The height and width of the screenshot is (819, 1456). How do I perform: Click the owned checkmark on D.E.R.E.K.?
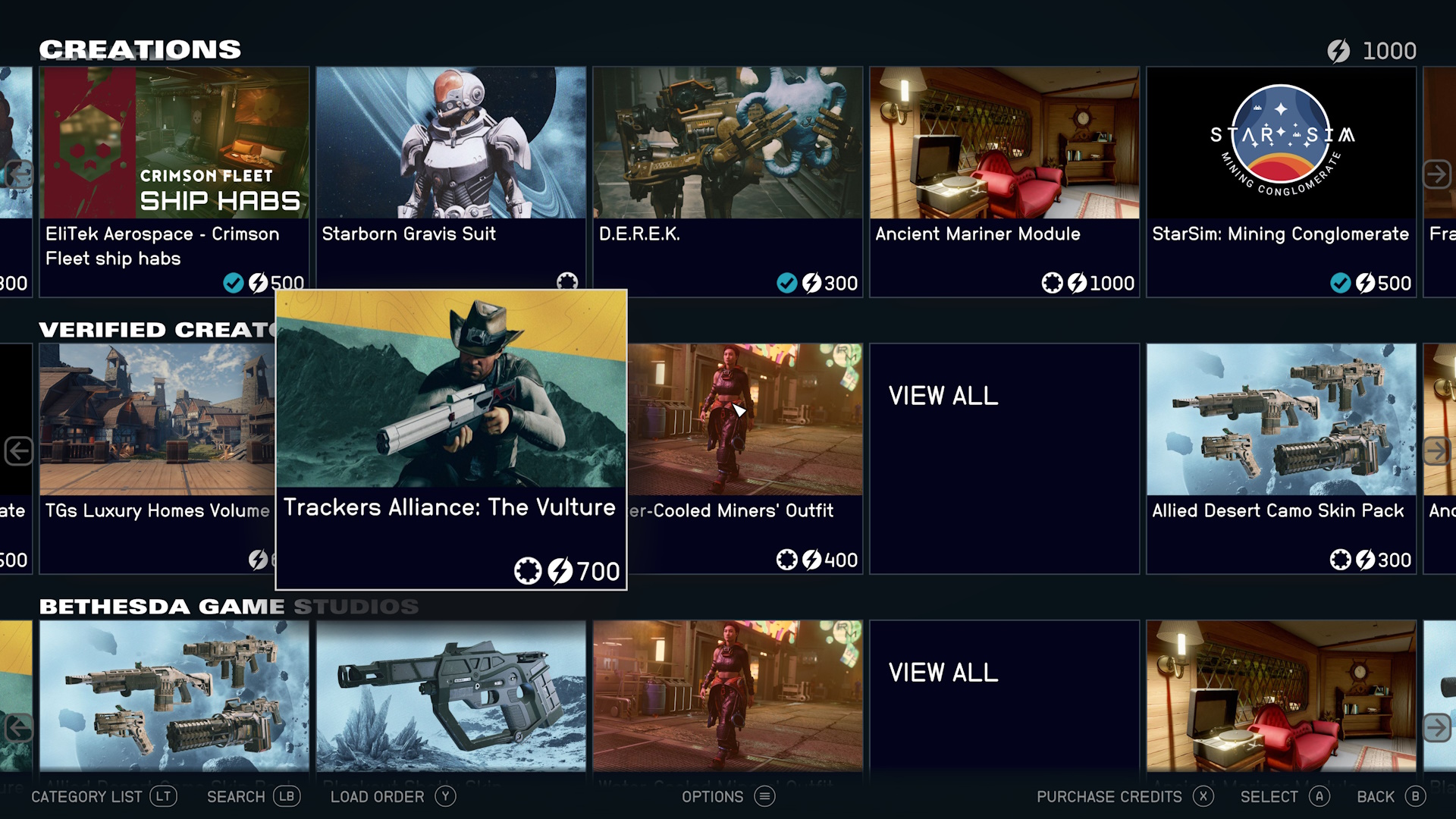click(788, 284)
